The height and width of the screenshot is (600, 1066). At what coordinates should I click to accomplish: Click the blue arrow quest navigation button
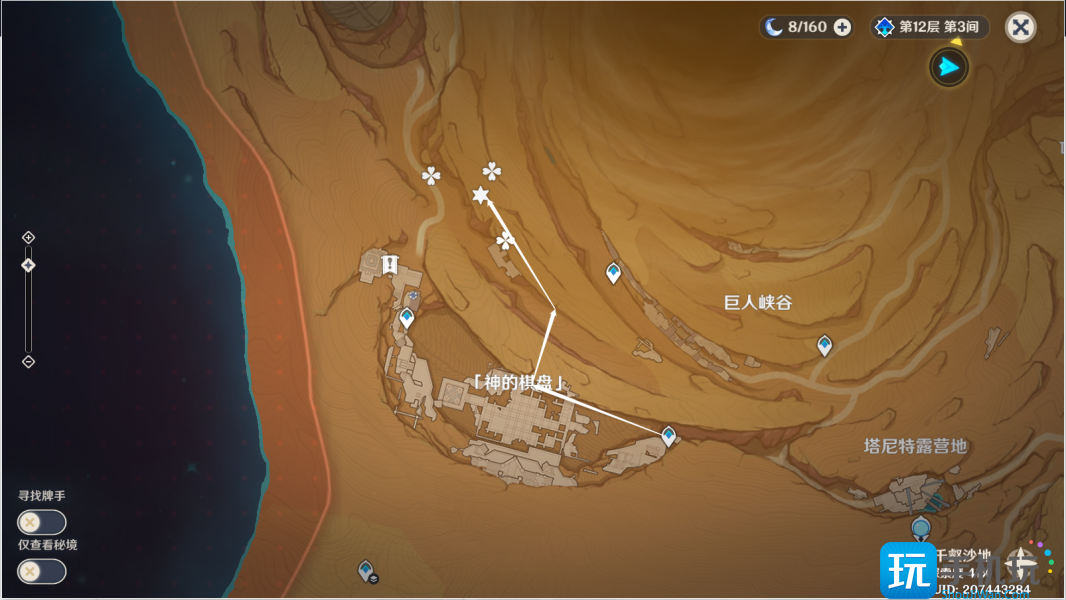tap(949, 67)
